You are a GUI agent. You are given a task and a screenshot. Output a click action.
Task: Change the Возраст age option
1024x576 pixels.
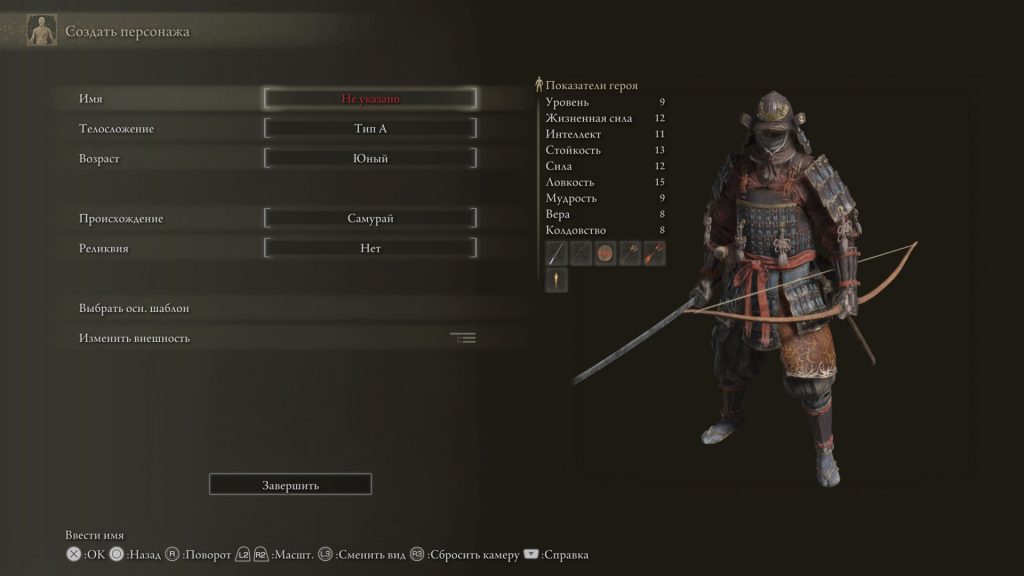(370, 158)
